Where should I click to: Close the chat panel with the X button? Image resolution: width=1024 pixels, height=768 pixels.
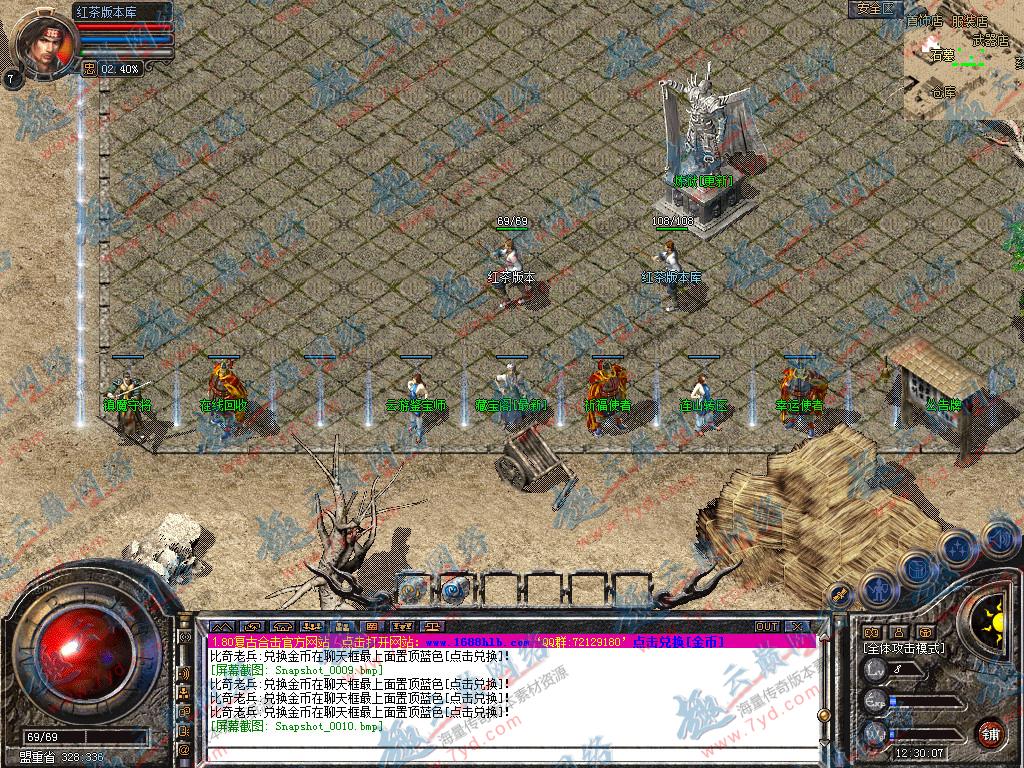pos(797,626)
